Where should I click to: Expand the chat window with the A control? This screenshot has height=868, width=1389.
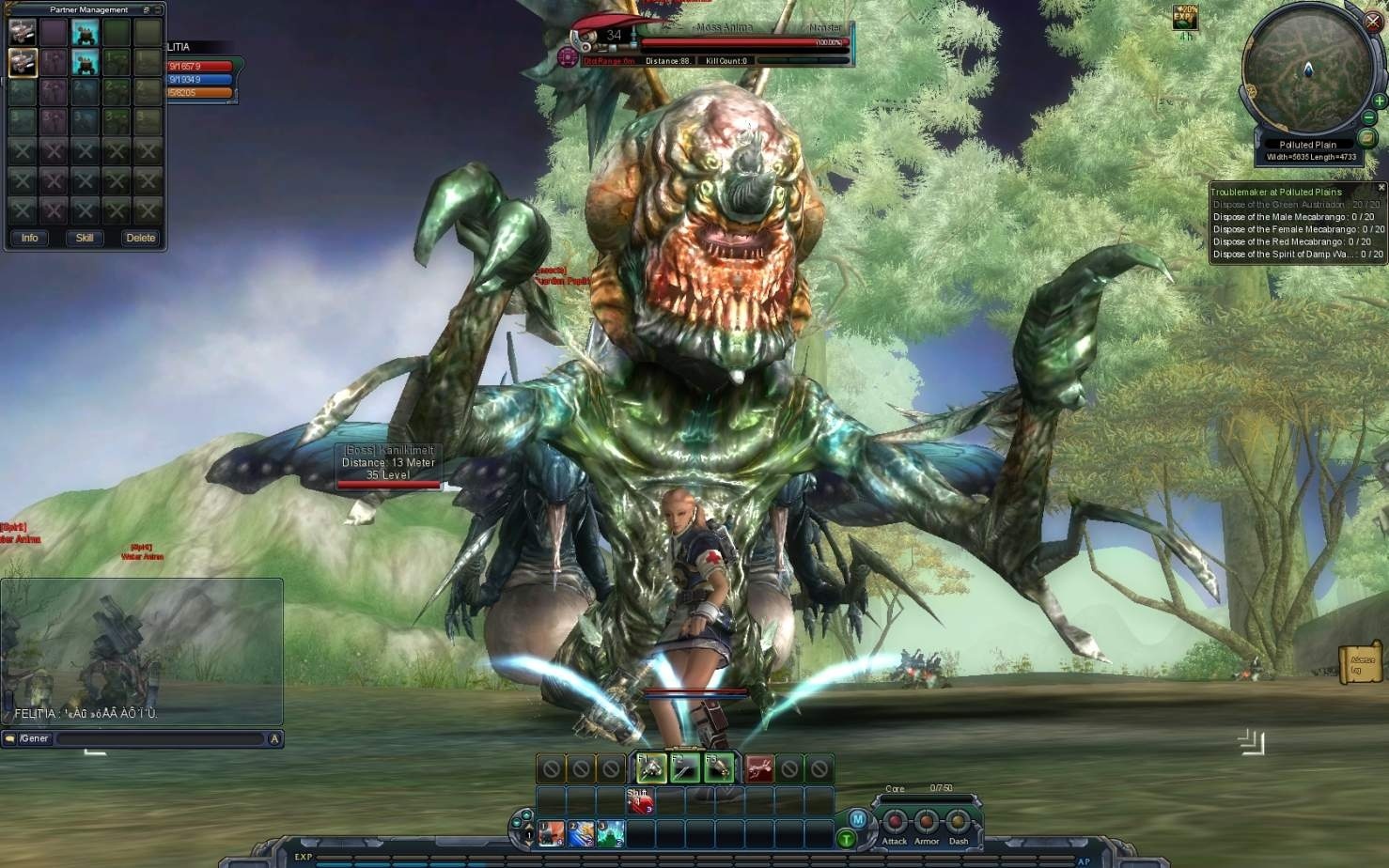[x=275, y=738]
